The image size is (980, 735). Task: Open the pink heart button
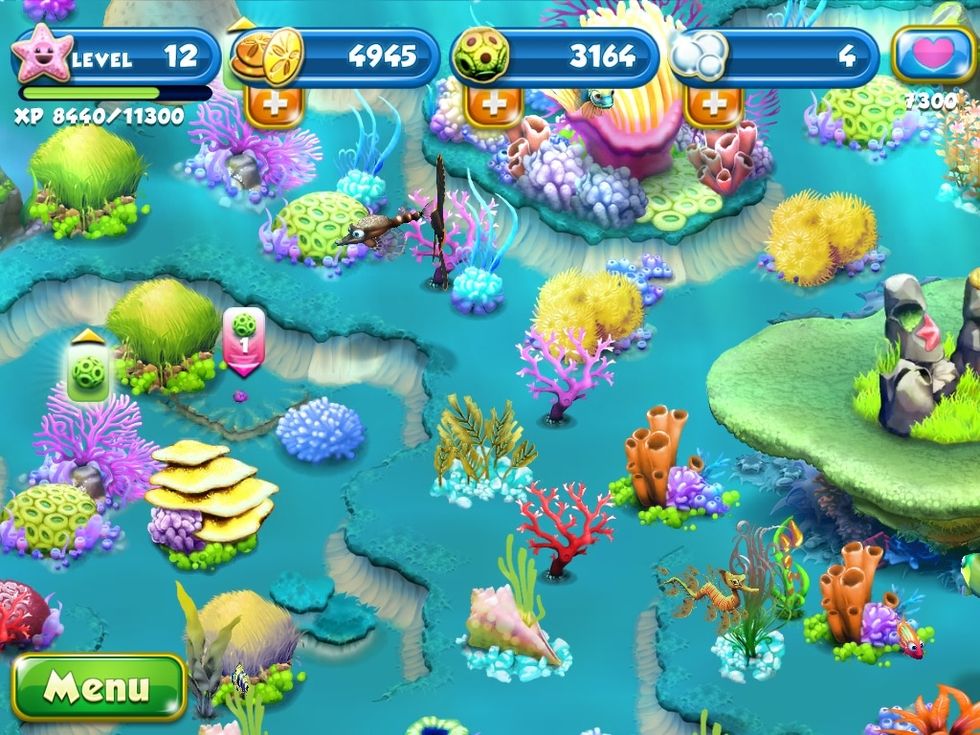pyautogui.click(x=932, y=55)
